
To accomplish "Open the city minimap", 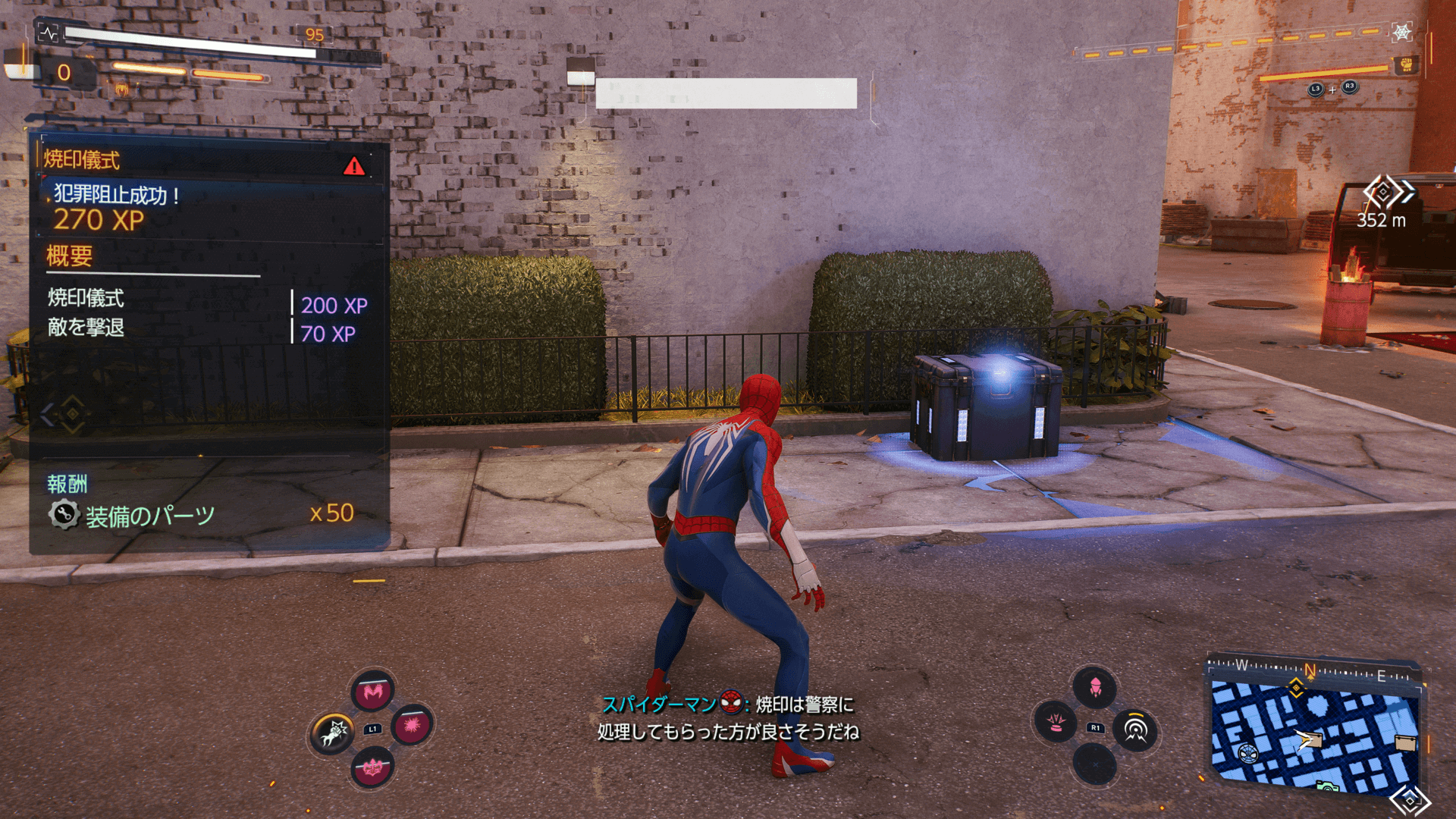I will (1314, 732).
